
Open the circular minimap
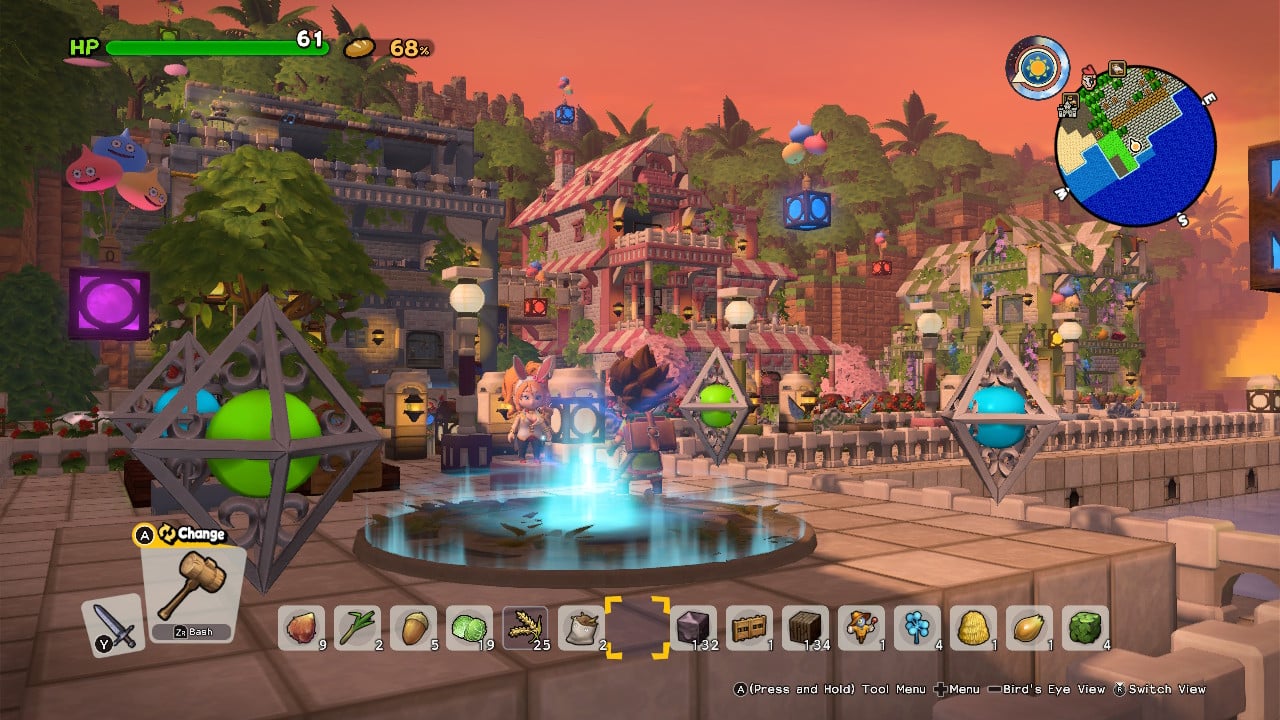pyautogui.click(x=1135, y=146)
